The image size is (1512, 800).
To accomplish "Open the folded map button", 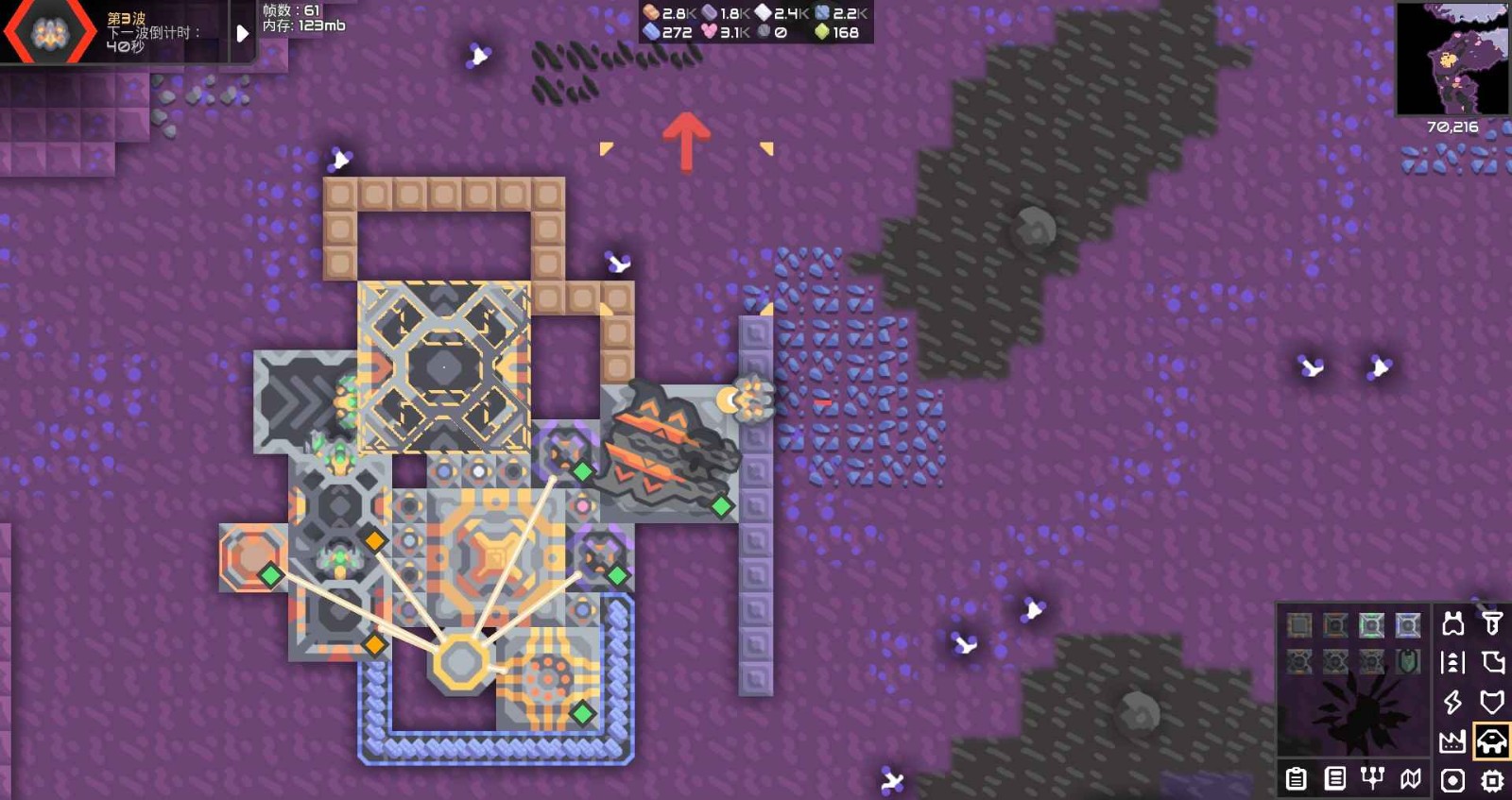I will point(1411,779).
